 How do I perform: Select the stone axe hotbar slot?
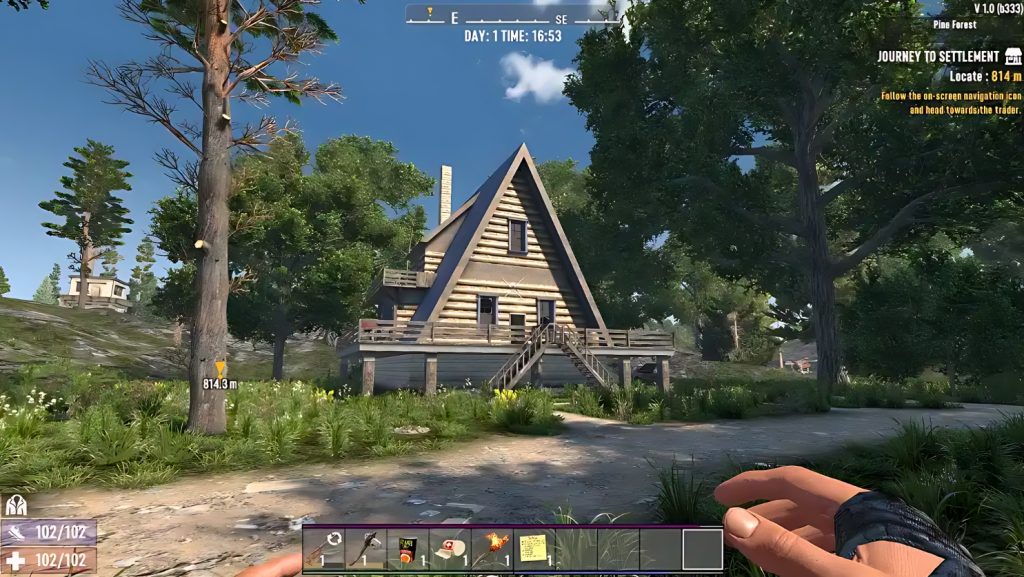coord(366,549)
